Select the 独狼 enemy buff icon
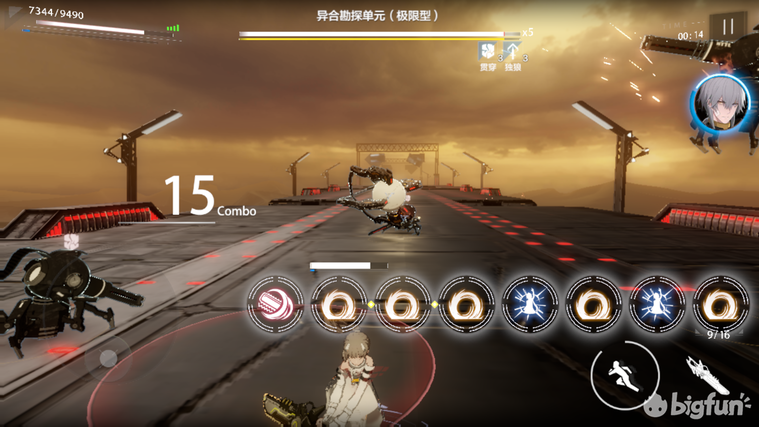The image size is (759, 427). [x=513, y=50]
